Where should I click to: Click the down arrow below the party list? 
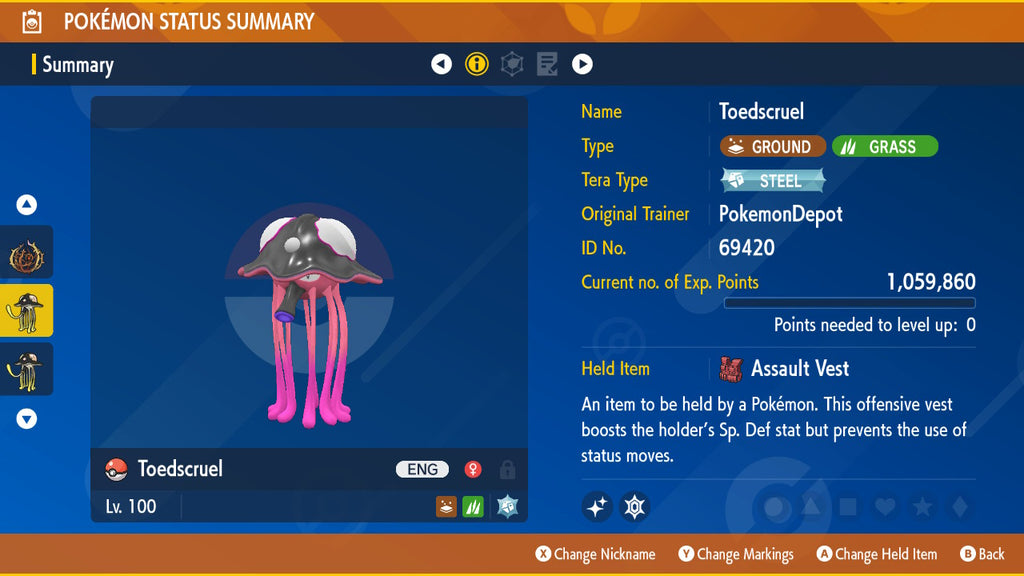coord(27,419)
